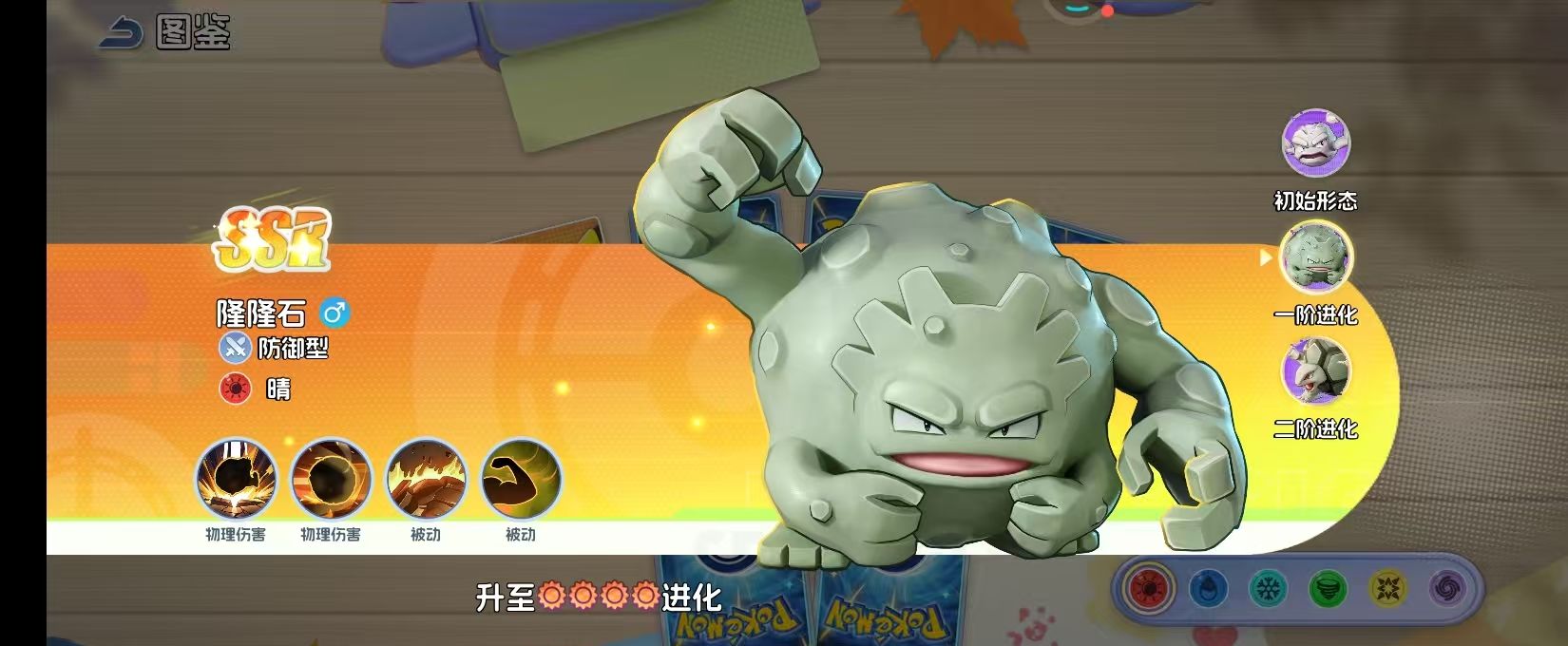The width and height of the screenshot is (1568, 646).
Task: Tap the 晴 sunny attribute icon
Action: click(235, 389)
